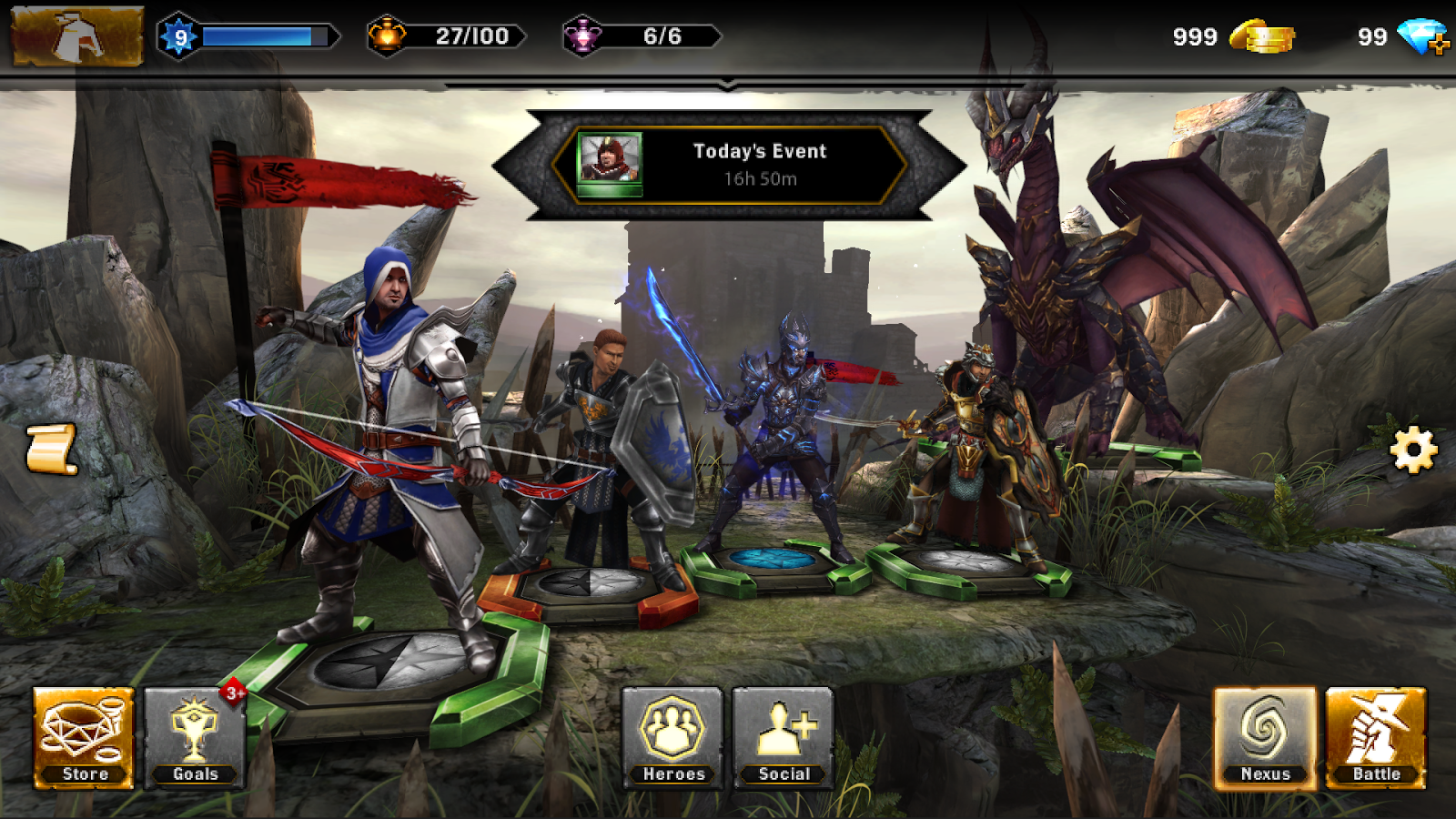Image resolution: width=1456 pixels, height=819 pixels.
Task: Start a Battle
Action: [1376, 739]
